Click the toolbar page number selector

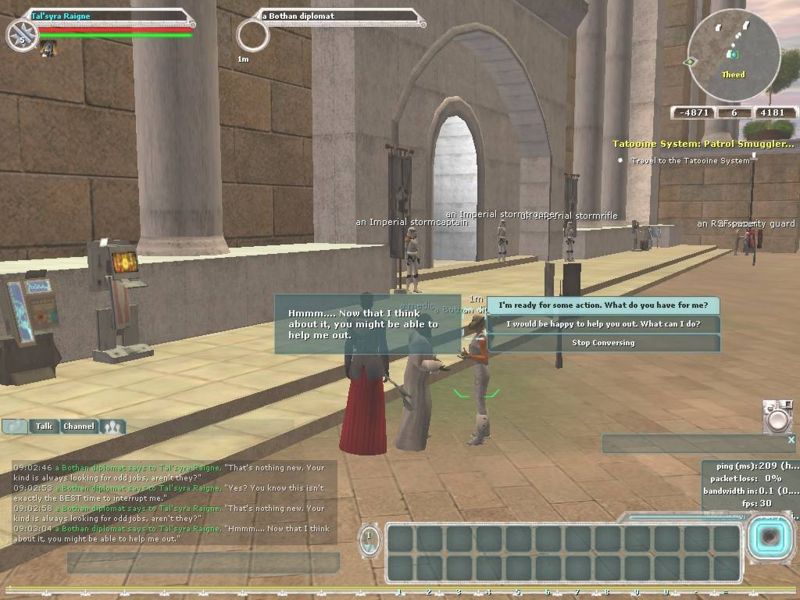[370, 541]
